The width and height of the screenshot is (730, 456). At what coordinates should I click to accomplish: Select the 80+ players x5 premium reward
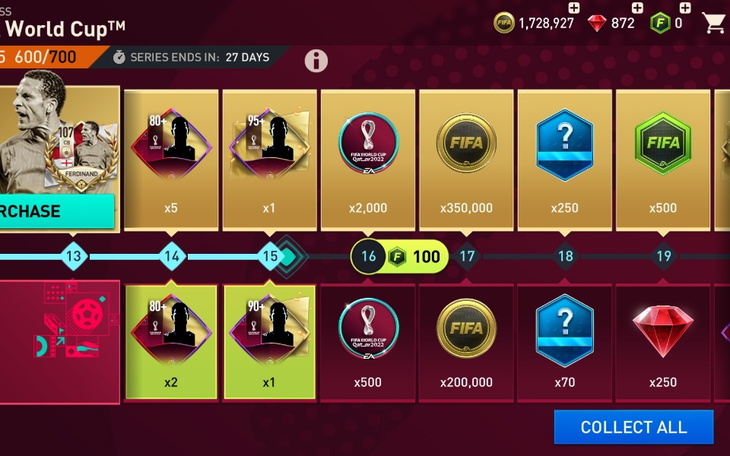(x=171, y=158)
